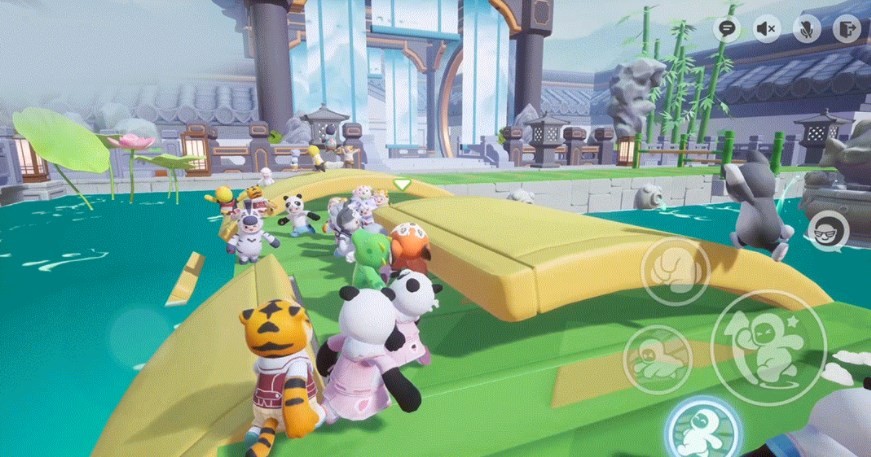The width and height of the screenshot is (871, 457).
Task: Exit the match via door icon
Action: (x=847, y=28)
